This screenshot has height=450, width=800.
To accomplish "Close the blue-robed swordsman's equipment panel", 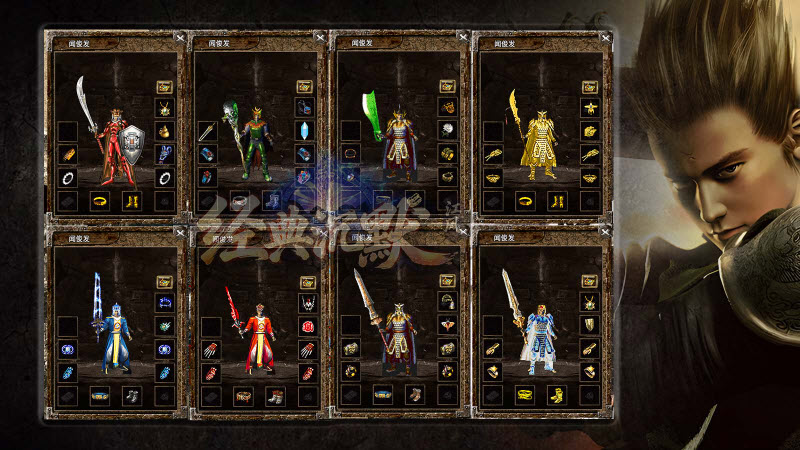I will click(x=178, y=233).
